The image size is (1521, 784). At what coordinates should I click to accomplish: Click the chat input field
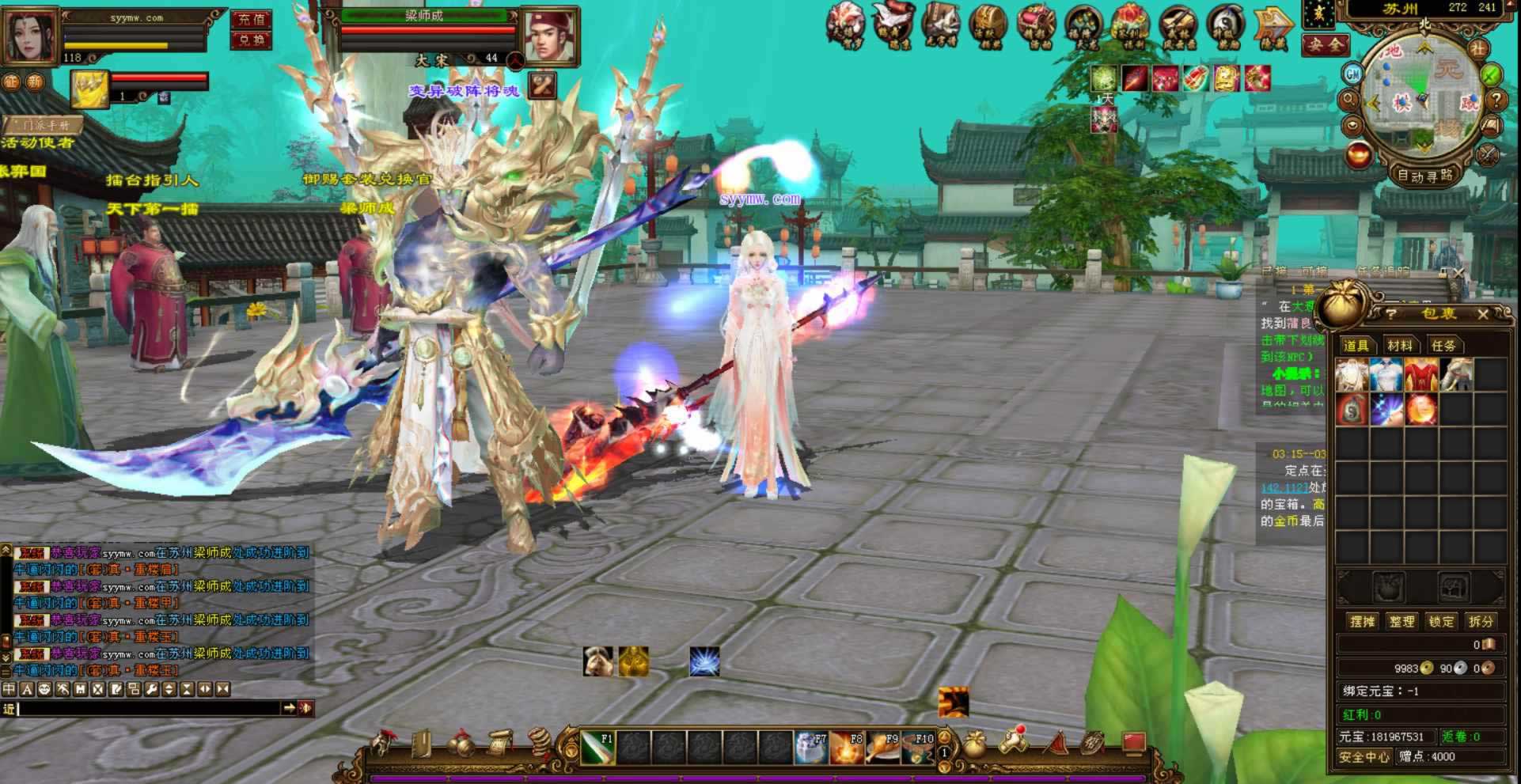tap(149, 708)
